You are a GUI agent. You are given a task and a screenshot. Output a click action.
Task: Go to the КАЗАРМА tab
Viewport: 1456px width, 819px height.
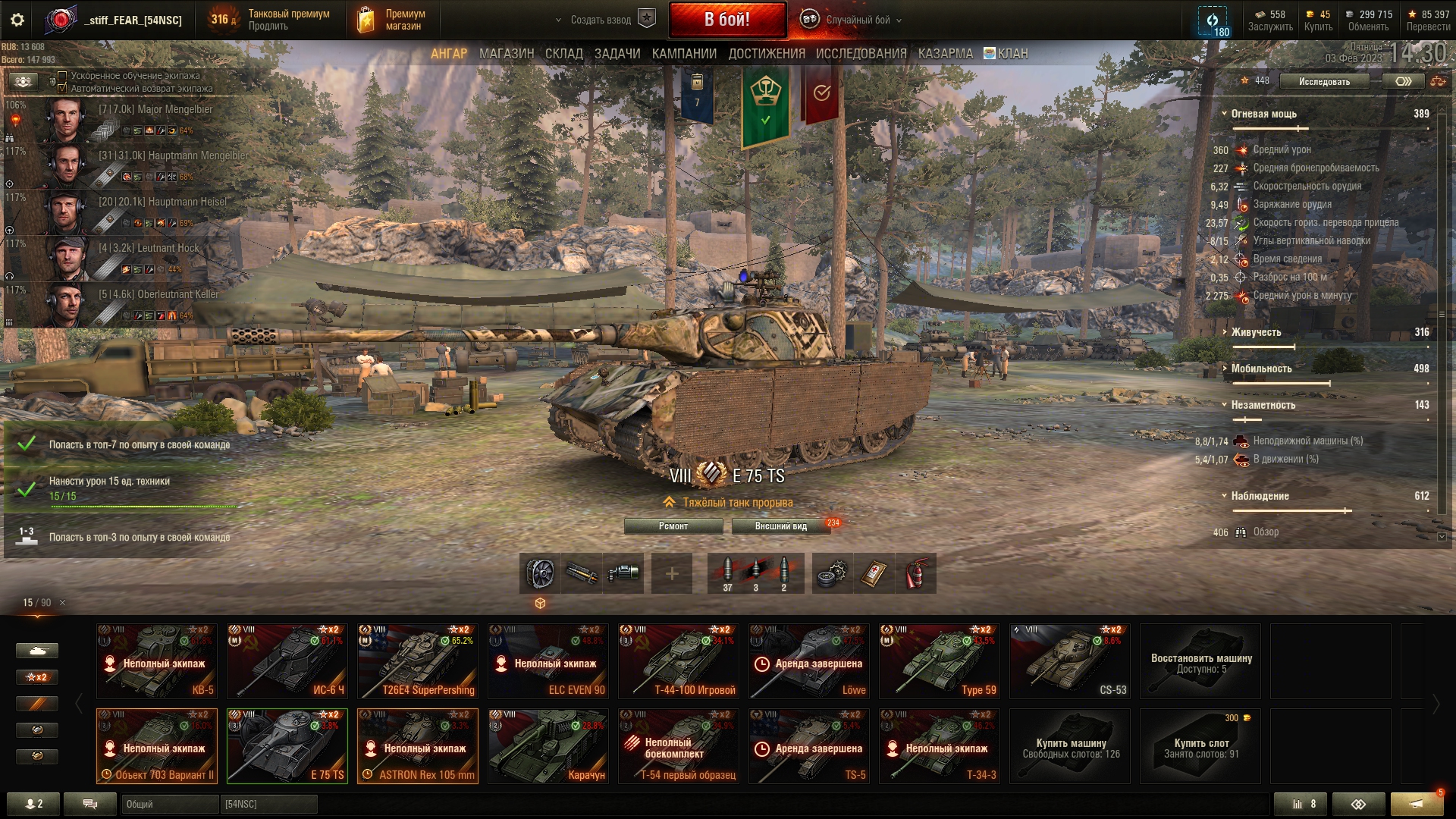click(945, 54)
